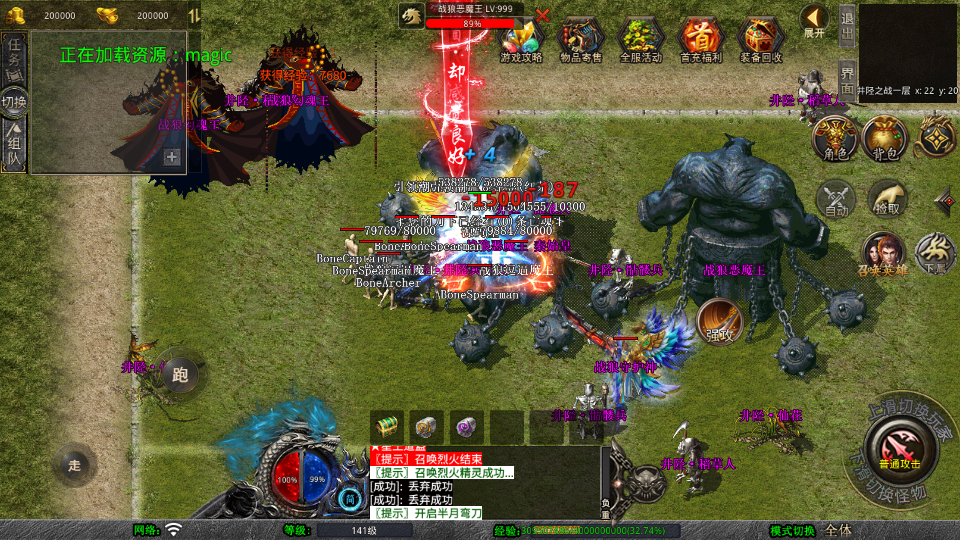
Task: Open the 首充福利 first-recharge bonus
Action: 700,40
